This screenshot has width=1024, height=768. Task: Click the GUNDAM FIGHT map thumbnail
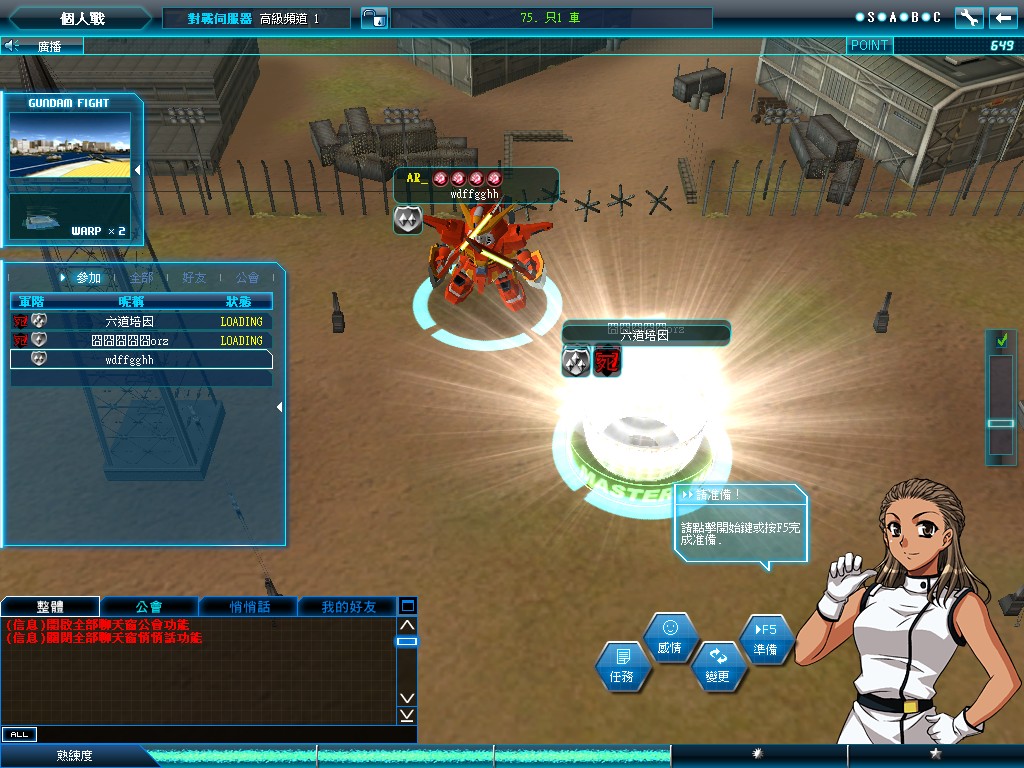point(70,146)
